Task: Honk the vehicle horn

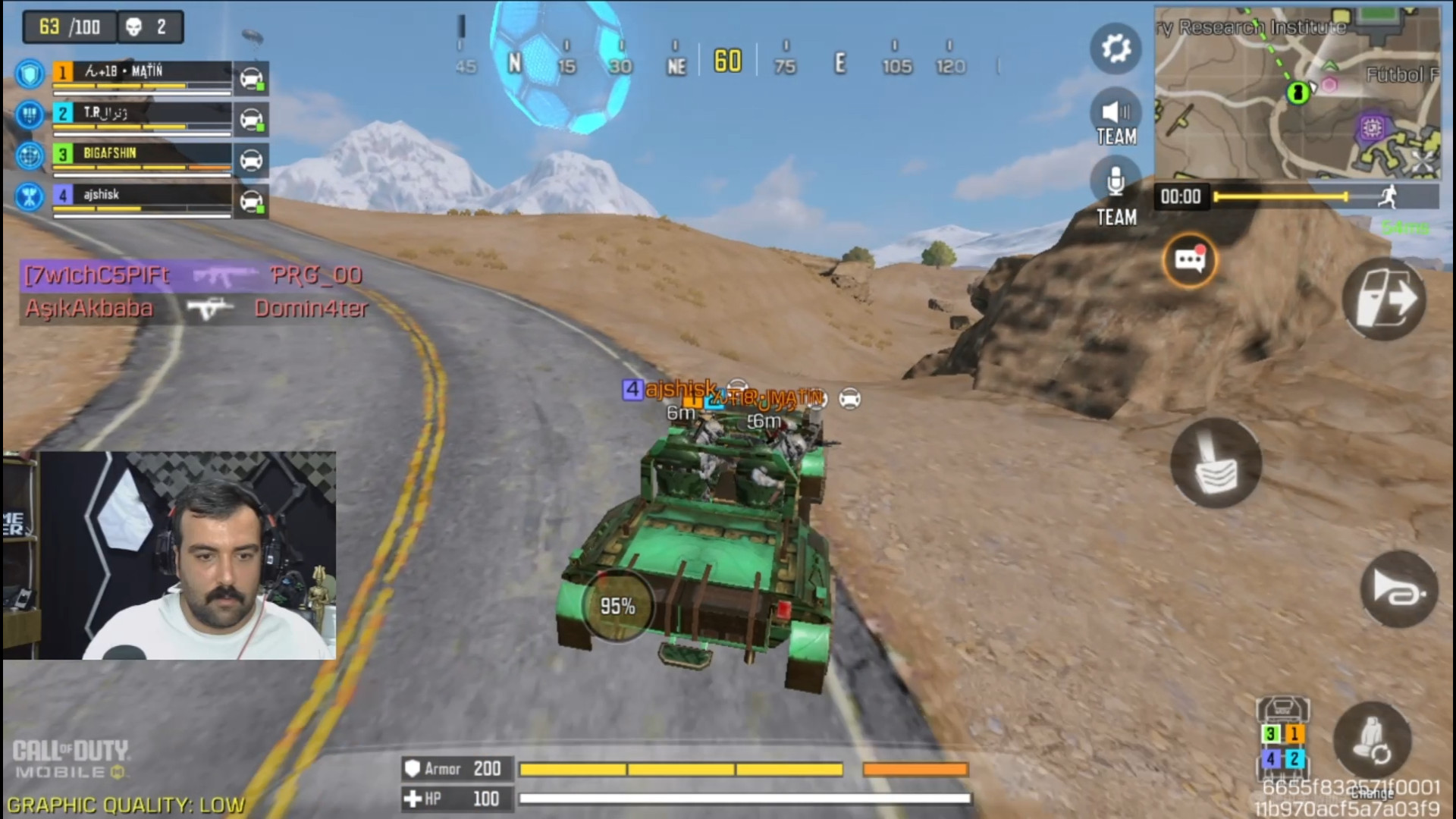Action: 1399,589
